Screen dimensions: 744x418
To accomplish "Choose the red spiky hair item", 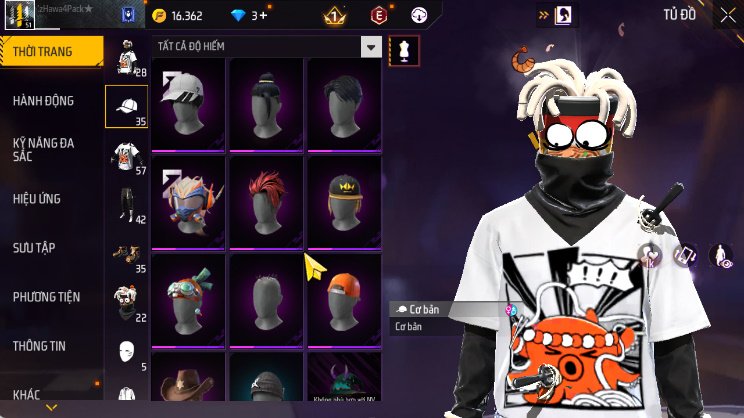I will (267, 200).
